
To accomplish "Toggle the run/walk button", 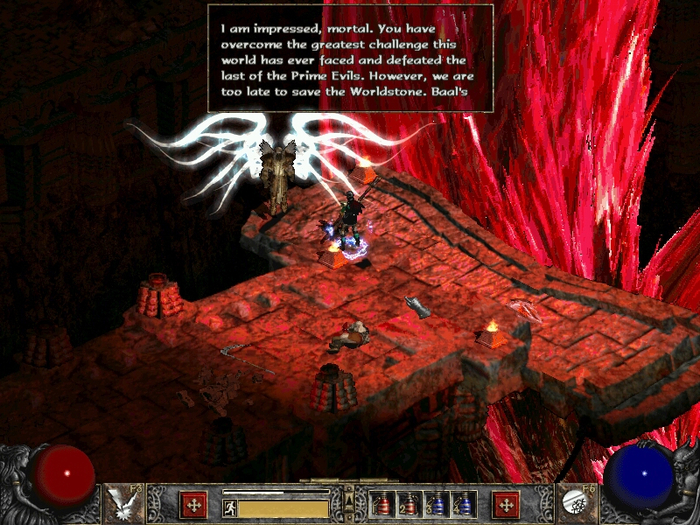I will pyautogui.click(x=229, y=508).
